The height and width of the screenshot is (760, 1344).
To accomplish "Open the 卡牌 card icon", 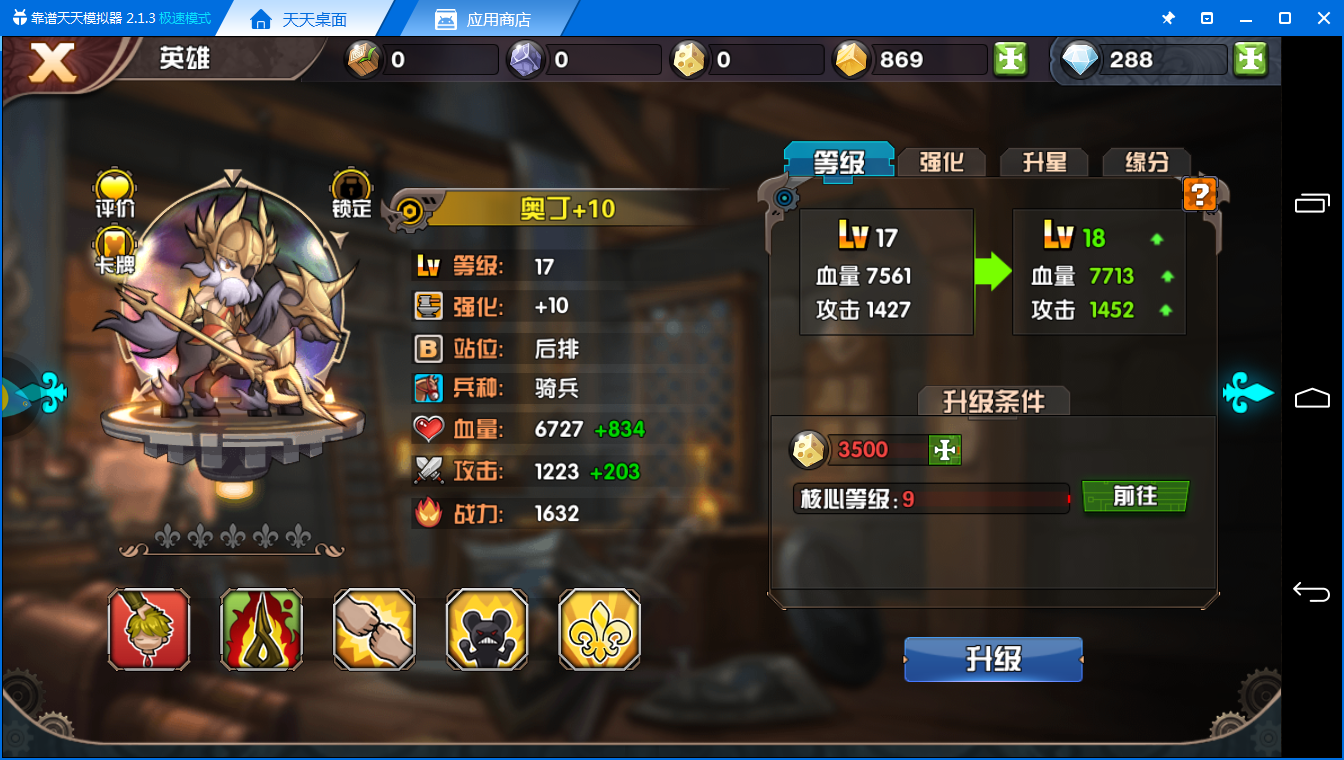I will point(115,246).
